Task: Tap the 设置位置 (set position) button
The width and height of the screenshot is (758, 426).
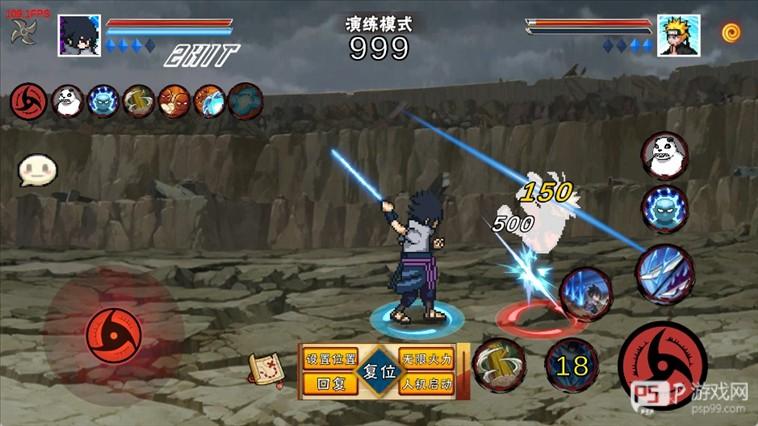Action: [329, 357]
